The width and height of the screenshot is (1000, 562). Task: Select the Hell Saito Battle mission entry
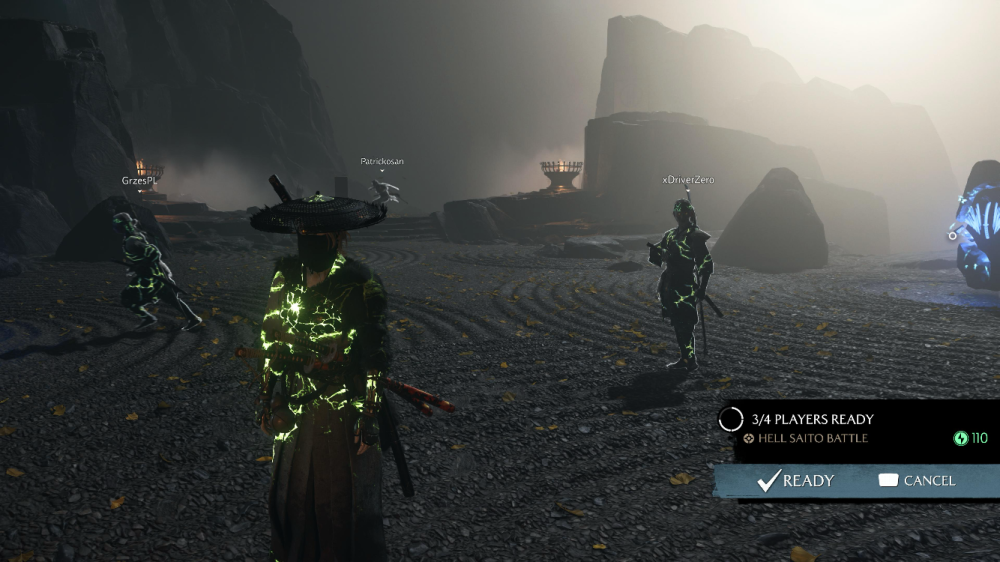[808, 438]
